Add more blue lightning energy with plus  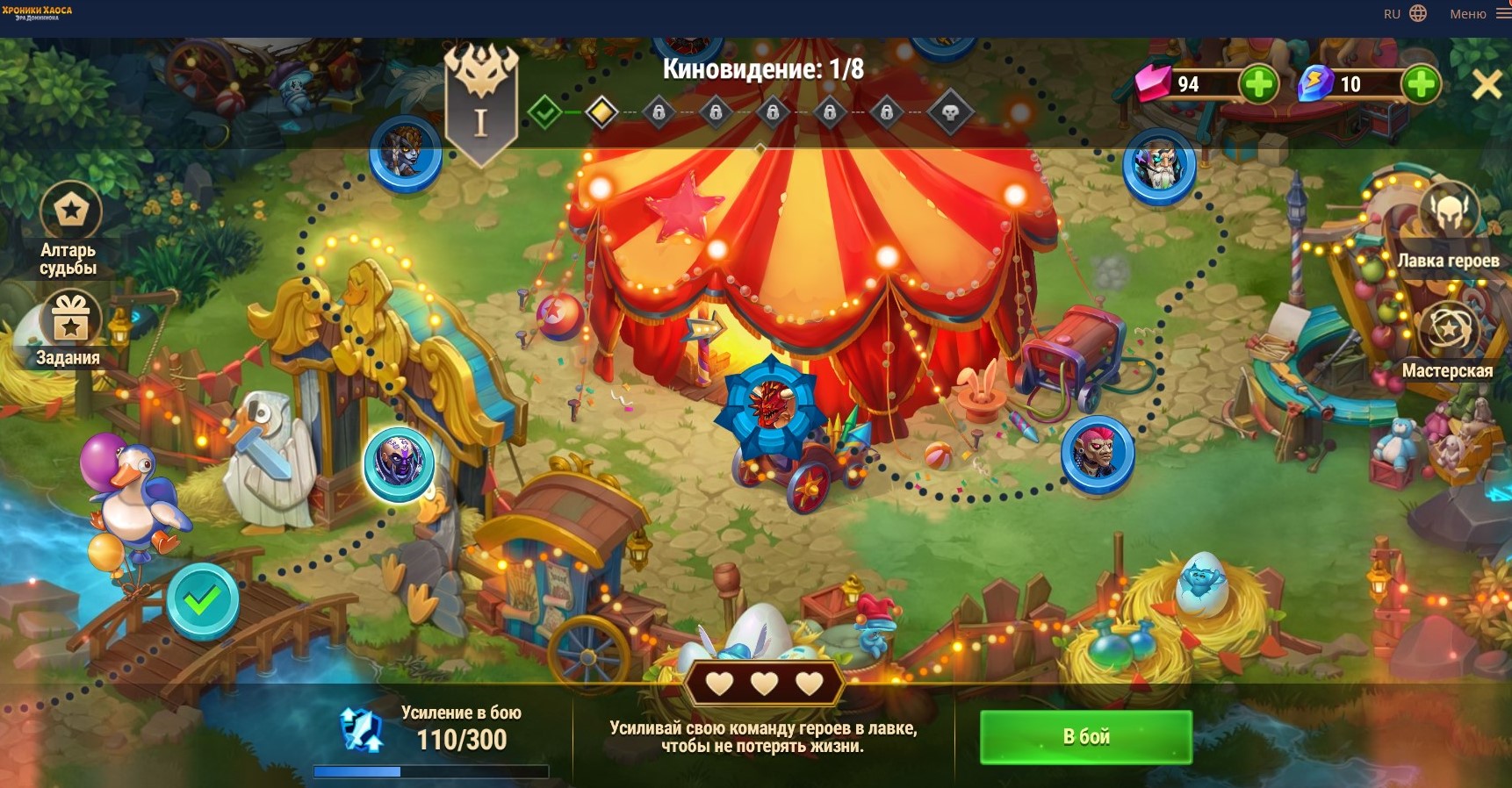1420,84
